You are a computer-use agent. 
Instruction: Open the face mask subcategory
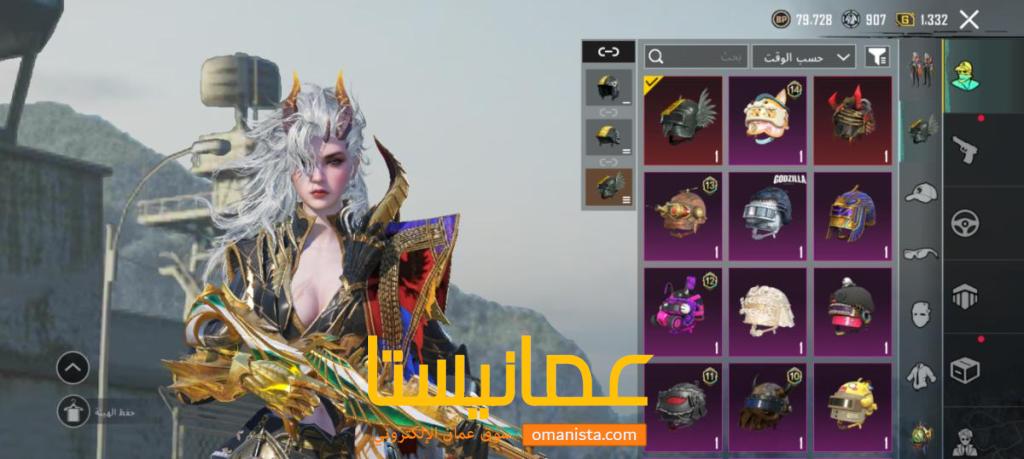coord(920,315)
